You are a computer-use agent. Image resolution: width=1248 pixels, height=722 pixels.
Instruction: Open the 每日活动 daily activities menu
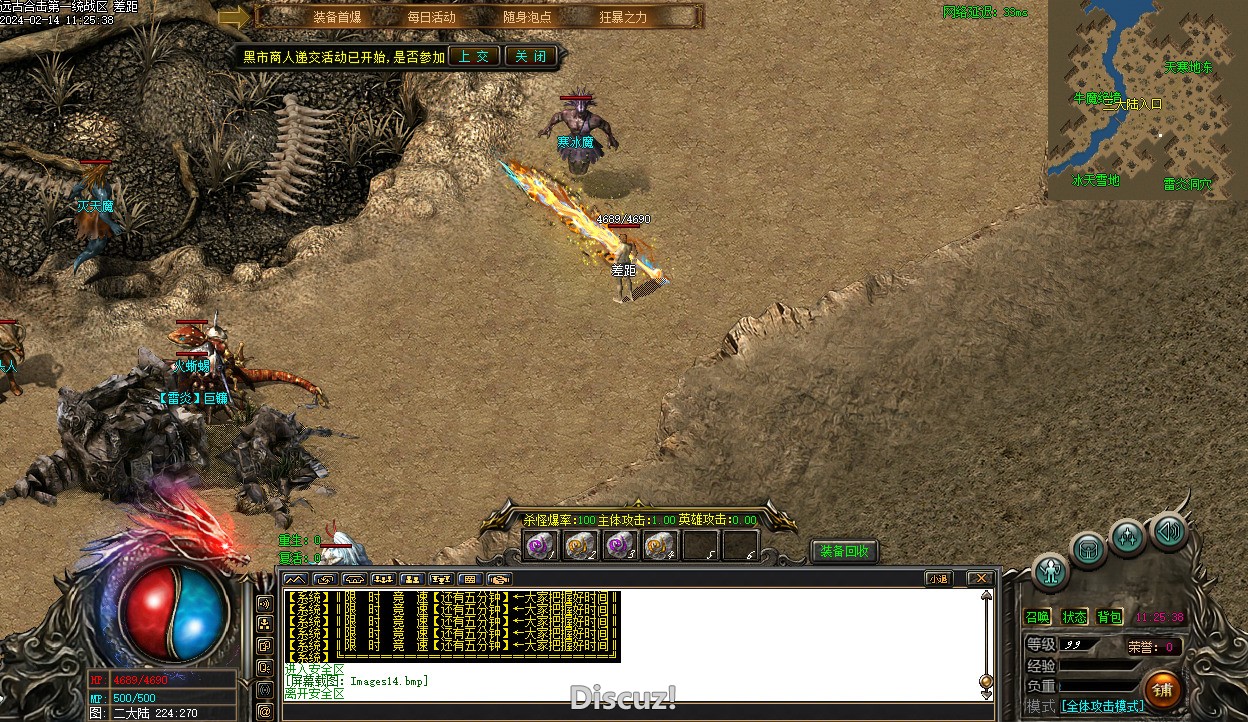point(431,17)
